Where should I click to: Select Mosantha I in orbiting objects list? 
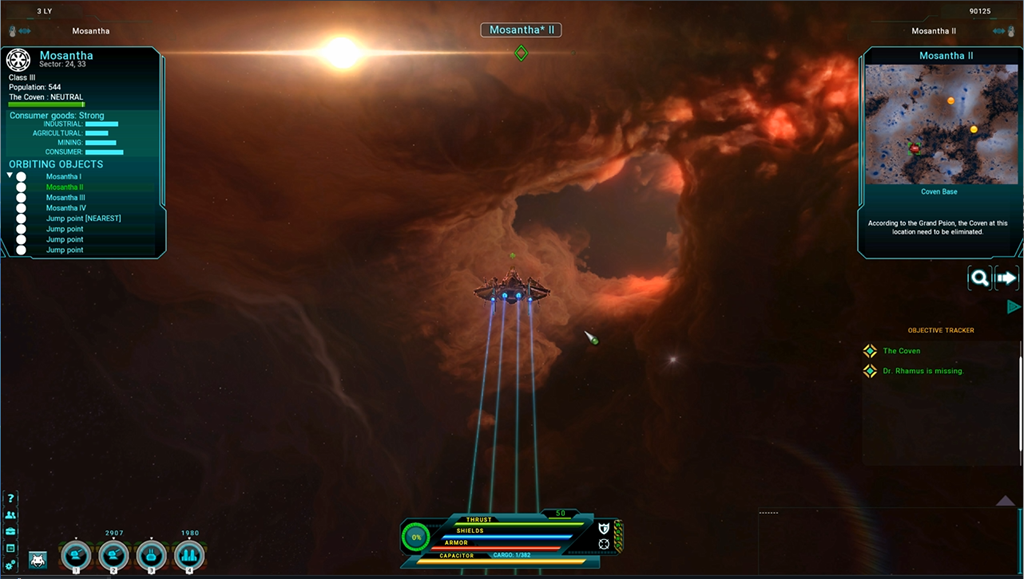[64, 177]
